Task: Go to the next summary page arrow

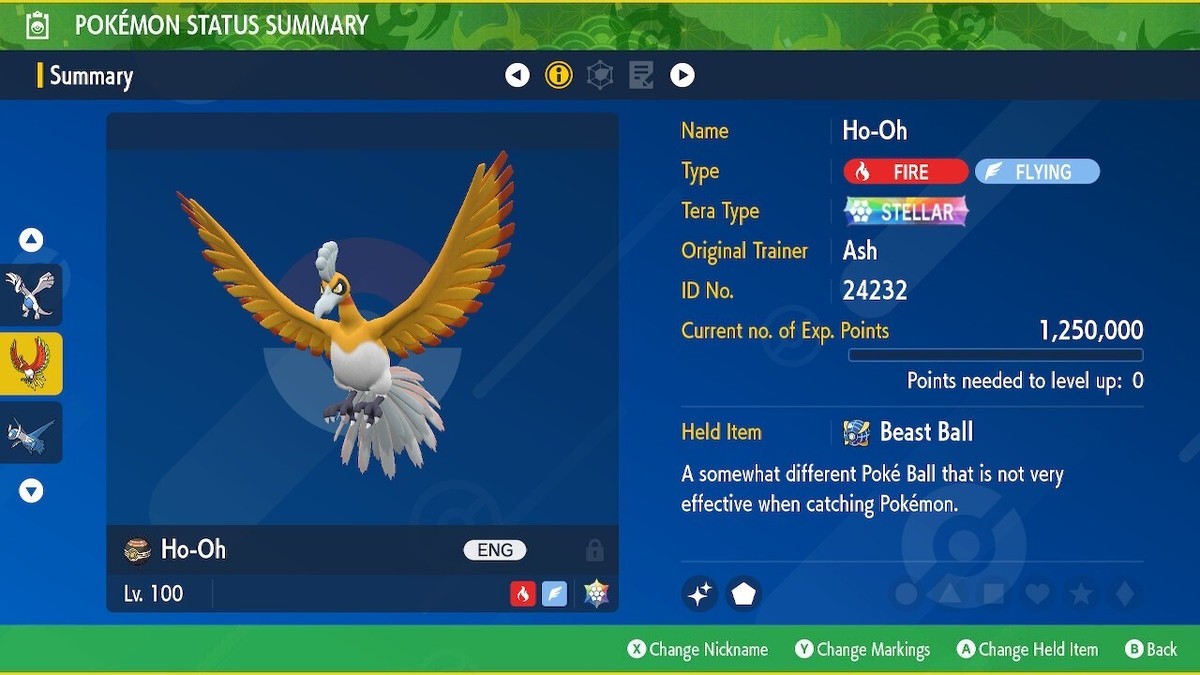Action: click(682, 75)
